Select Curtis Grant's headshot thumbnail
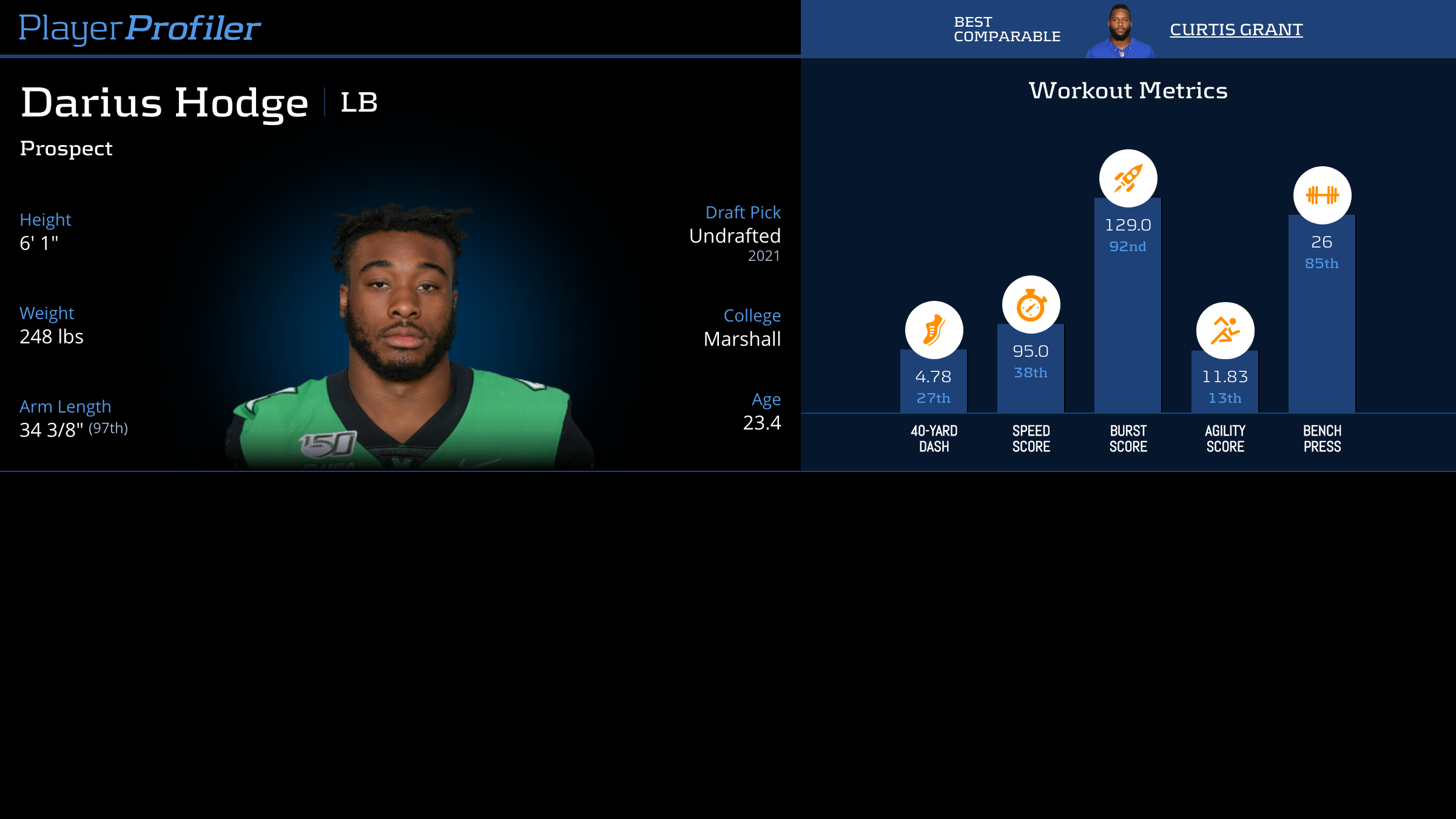The image size is (1456, 819). [x=1120, y=31]
